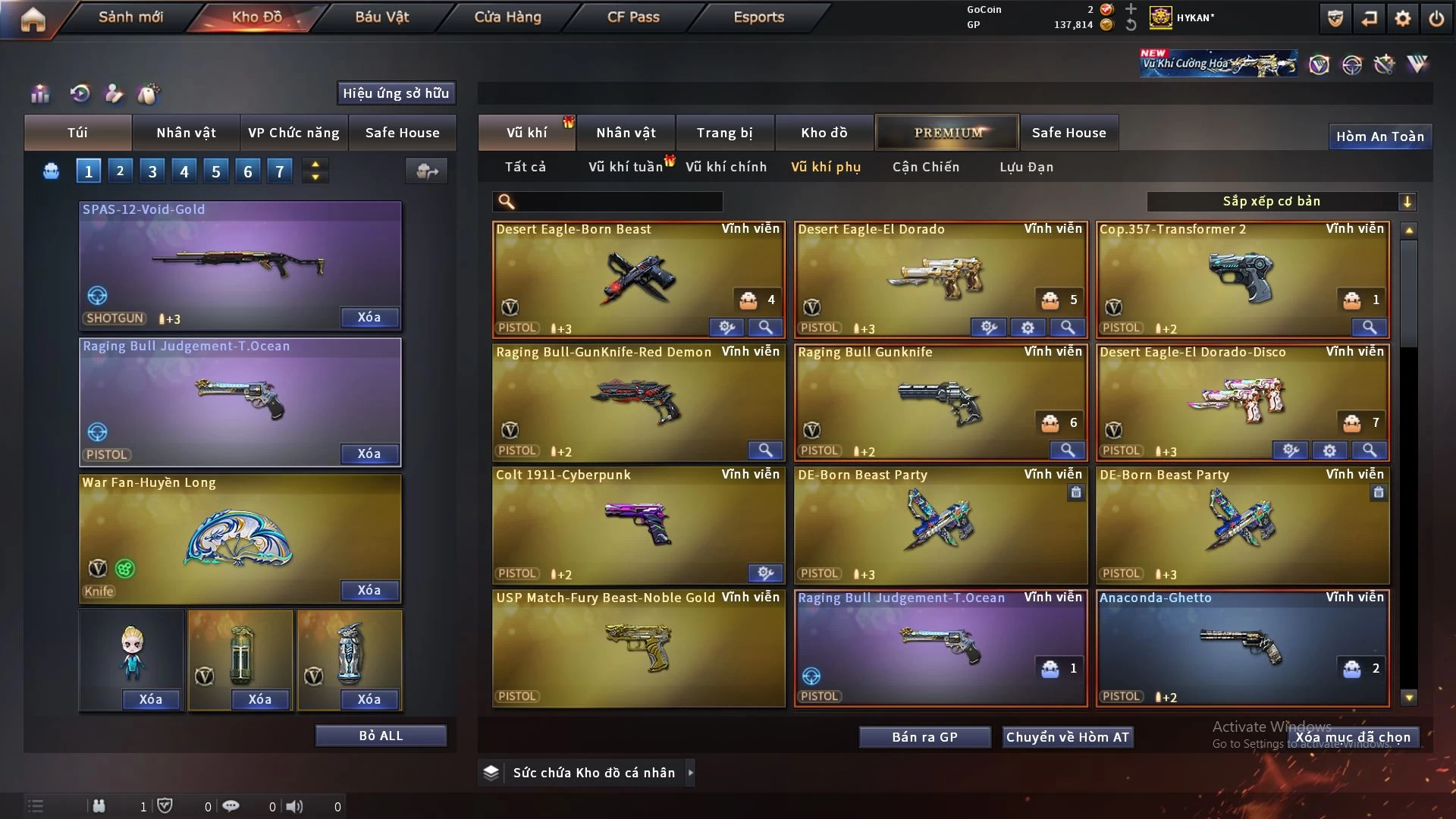The image size is (1456, 819).
Task: Click the Hiệu ứng sở hữu button
Action: tap(396, 93)
